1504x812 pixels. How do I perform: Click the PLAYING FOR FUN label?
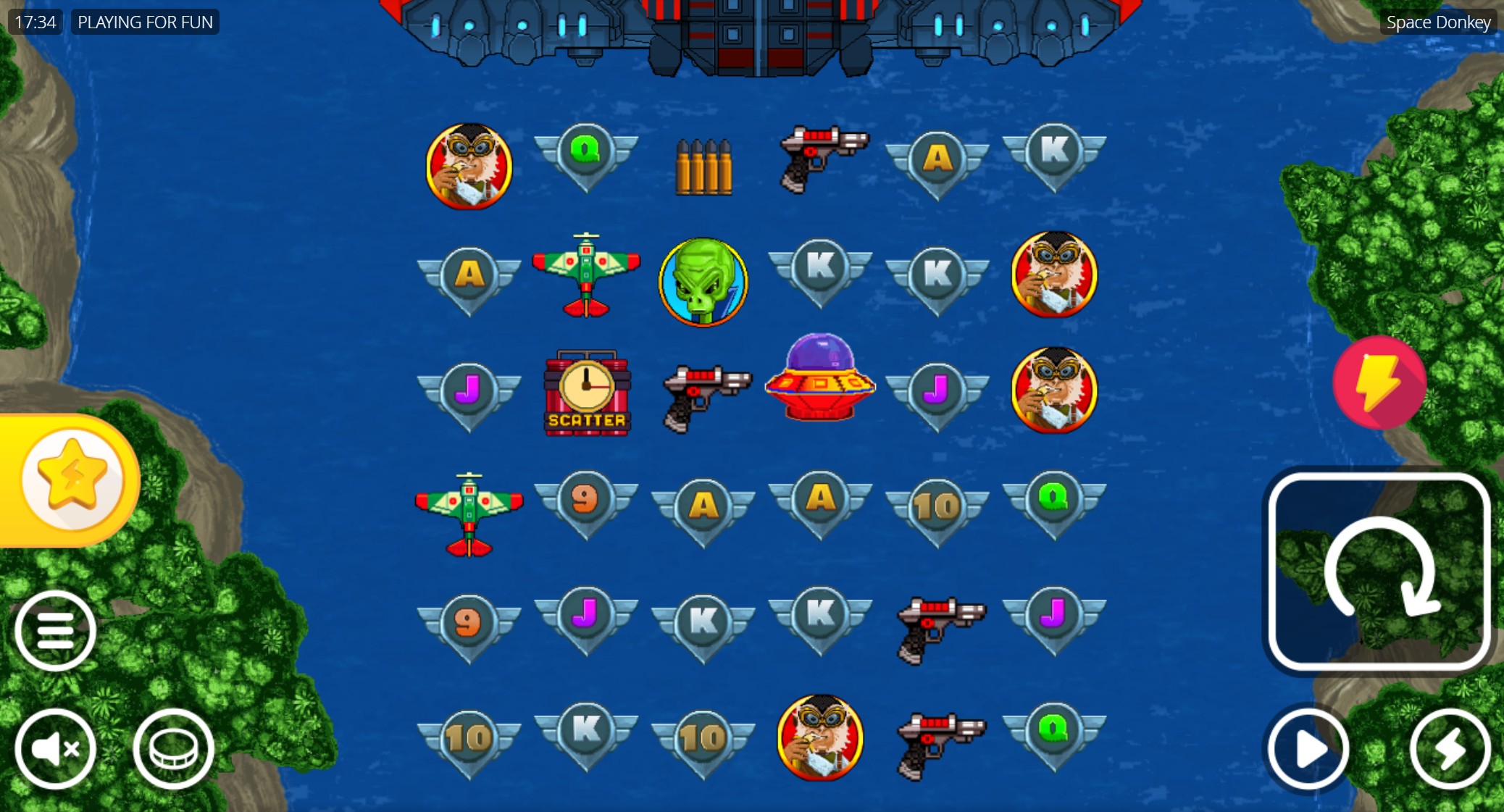[x=144, y=22]
